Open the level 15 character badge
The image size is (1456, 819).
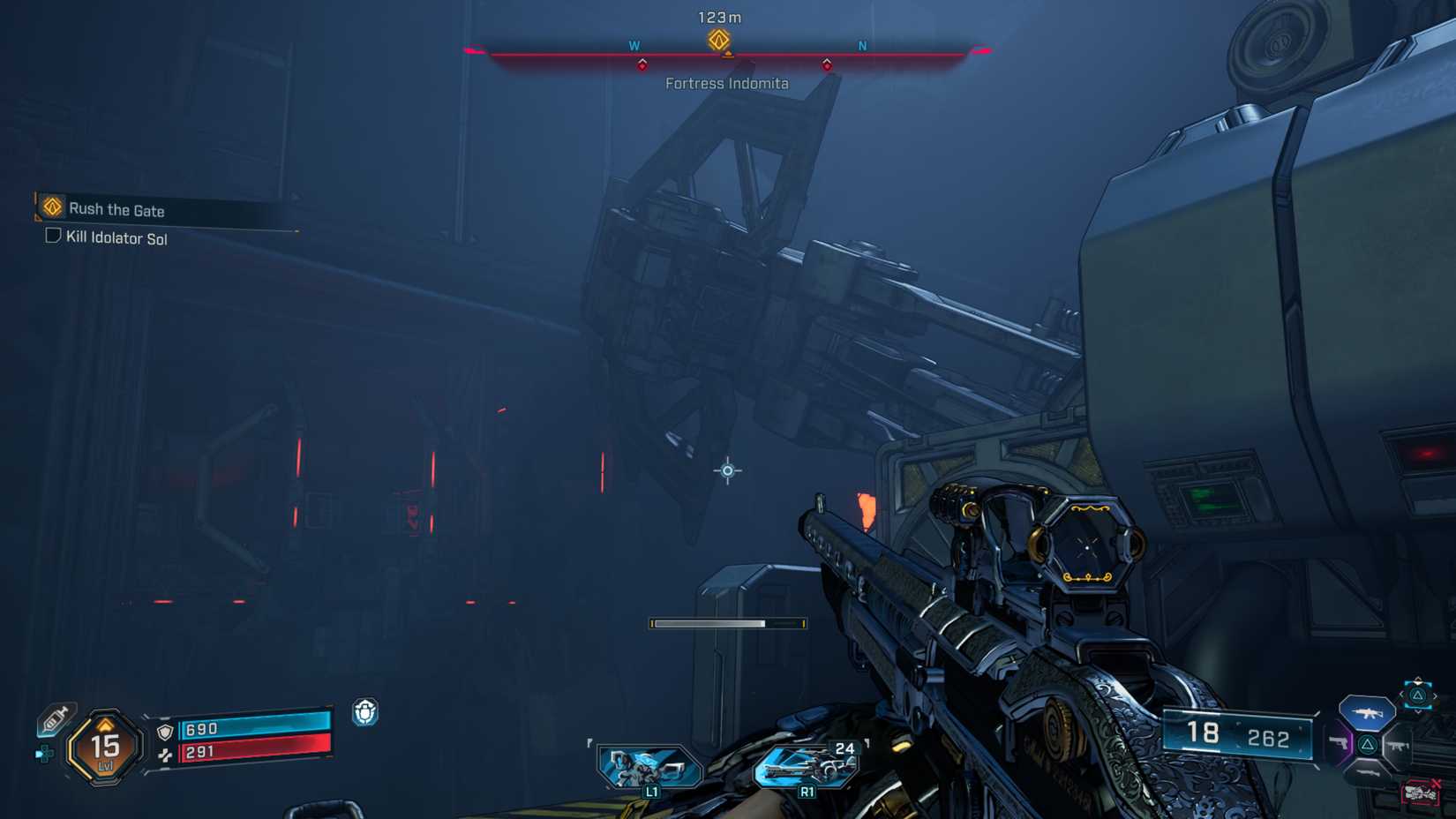pos(105,748)
